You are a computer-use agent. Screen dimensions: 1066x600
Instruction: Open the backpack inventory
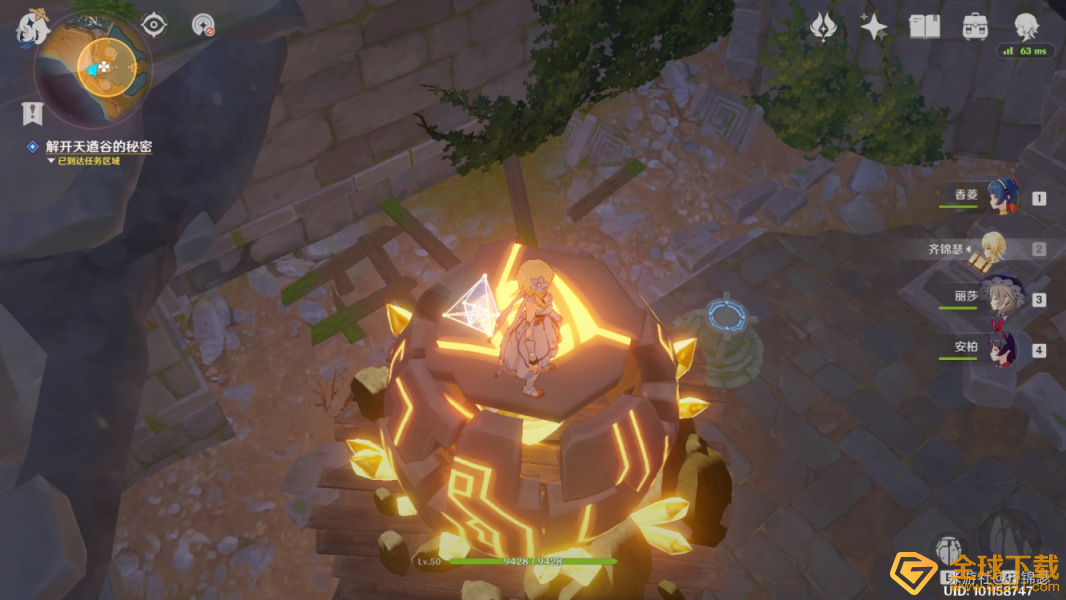974,27
